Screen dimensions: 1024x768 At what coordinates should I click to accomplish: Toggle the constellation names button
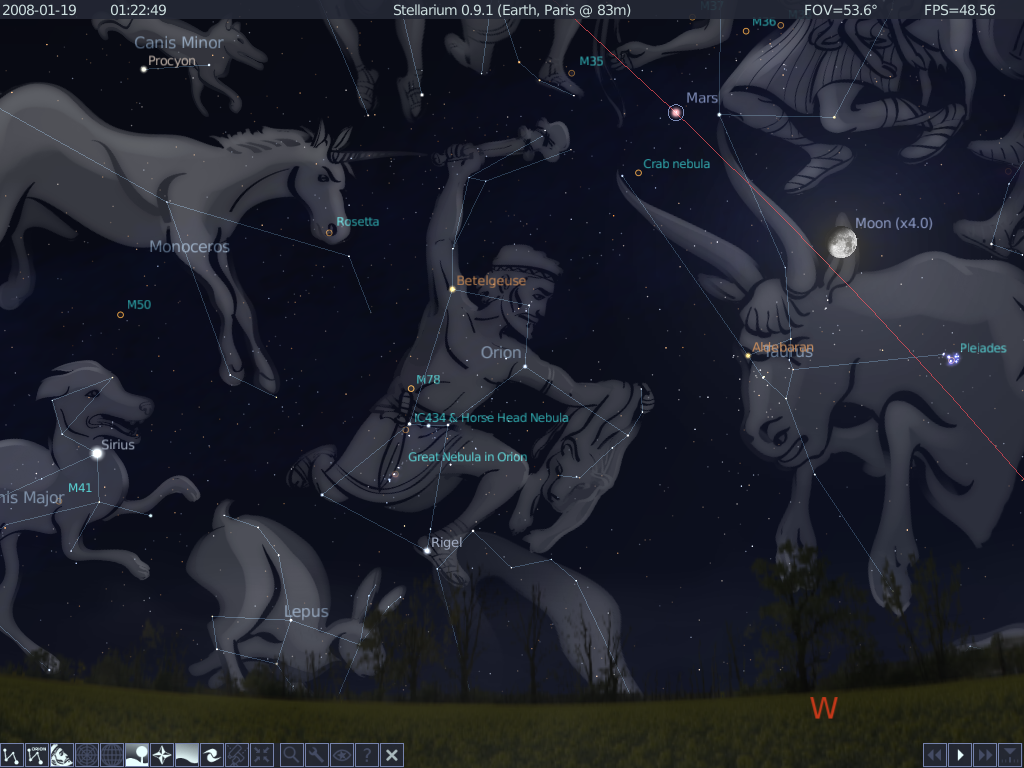tap(37, 755)
